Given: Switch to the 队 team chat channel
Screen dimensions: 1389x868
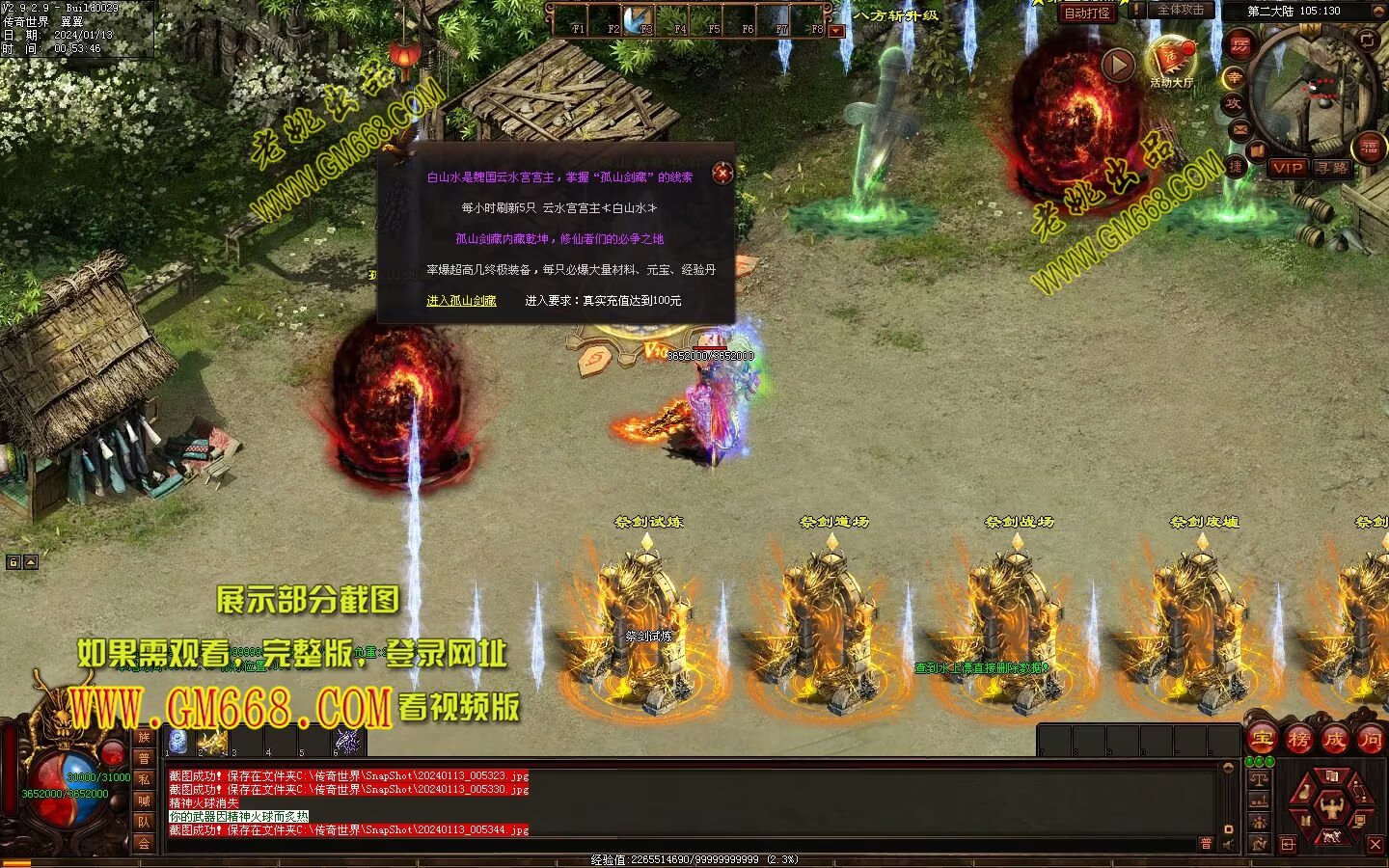Looking at the screenshot, I should point(144,822).
